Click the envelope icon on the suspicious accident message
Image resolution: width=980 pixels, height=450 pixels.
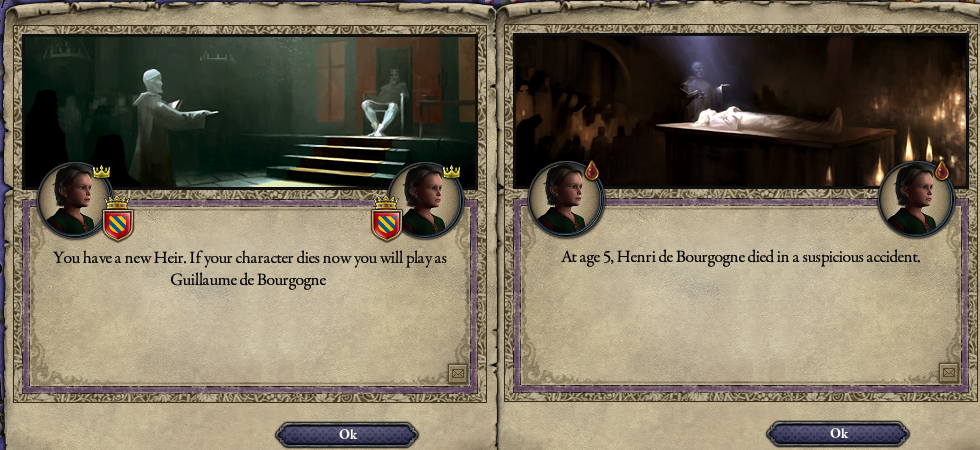pyautogui.click(x=948, y=373)
